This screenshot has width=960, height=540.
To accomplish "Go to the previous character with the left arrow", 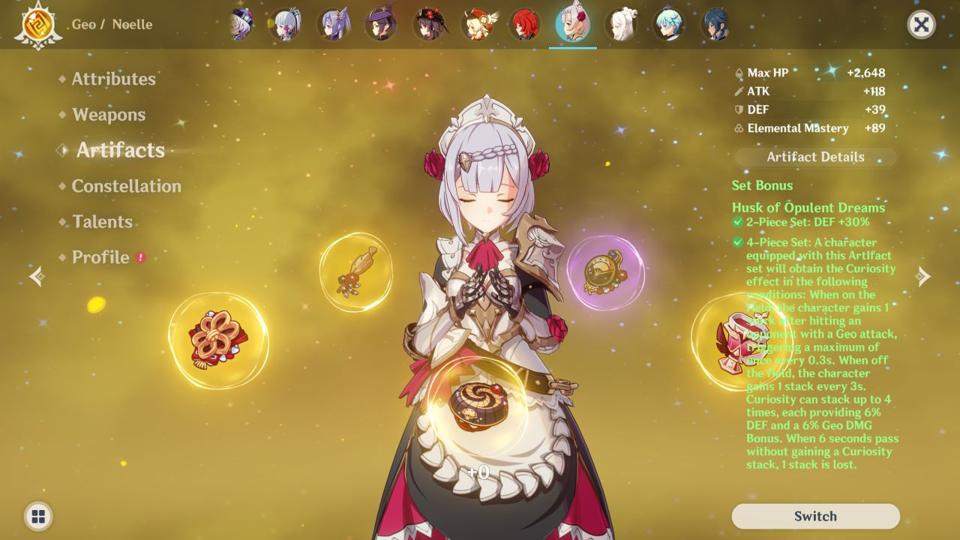I will (37, 277).
